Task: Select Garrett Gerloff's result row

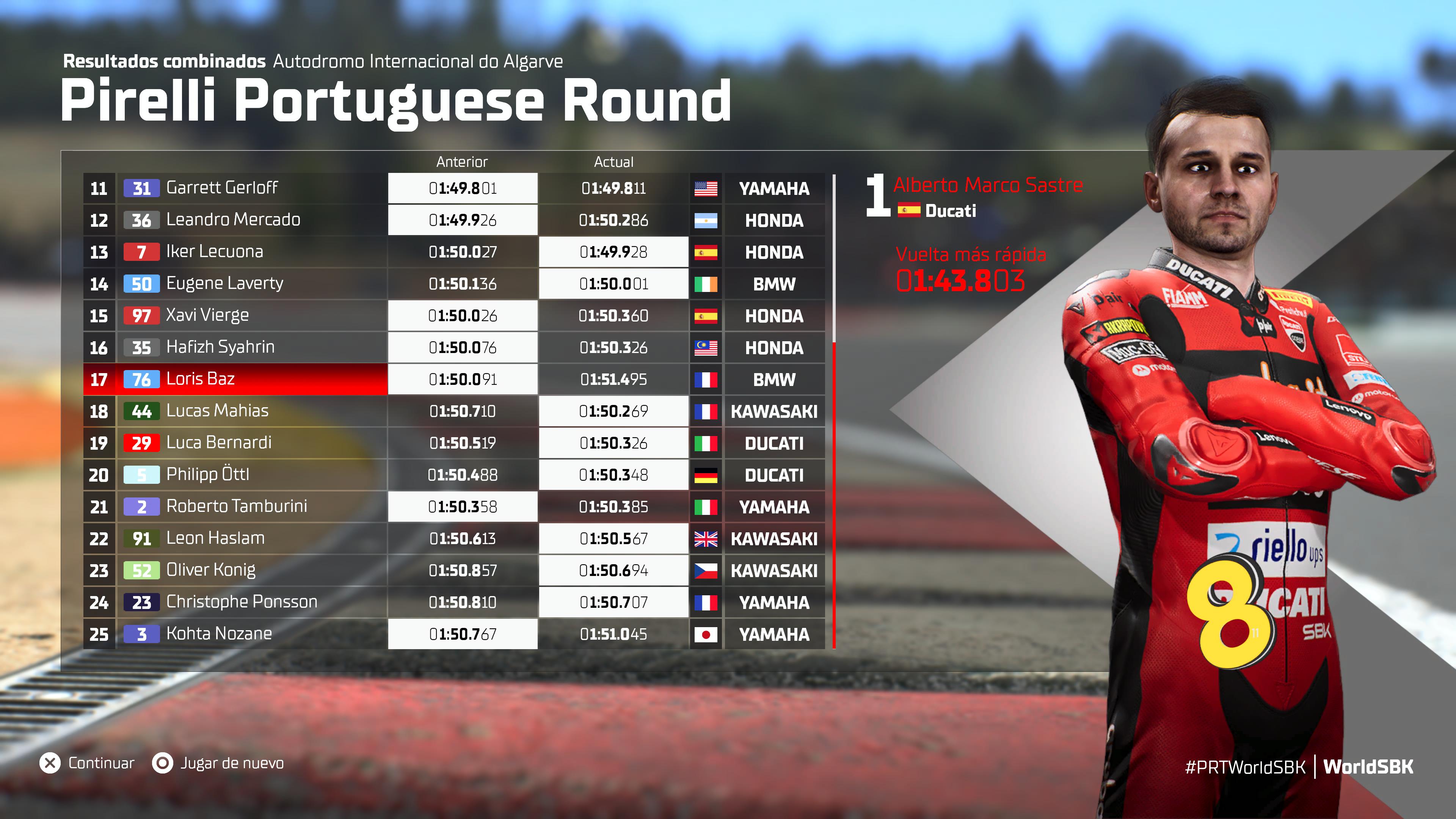Action: (221, 188)
